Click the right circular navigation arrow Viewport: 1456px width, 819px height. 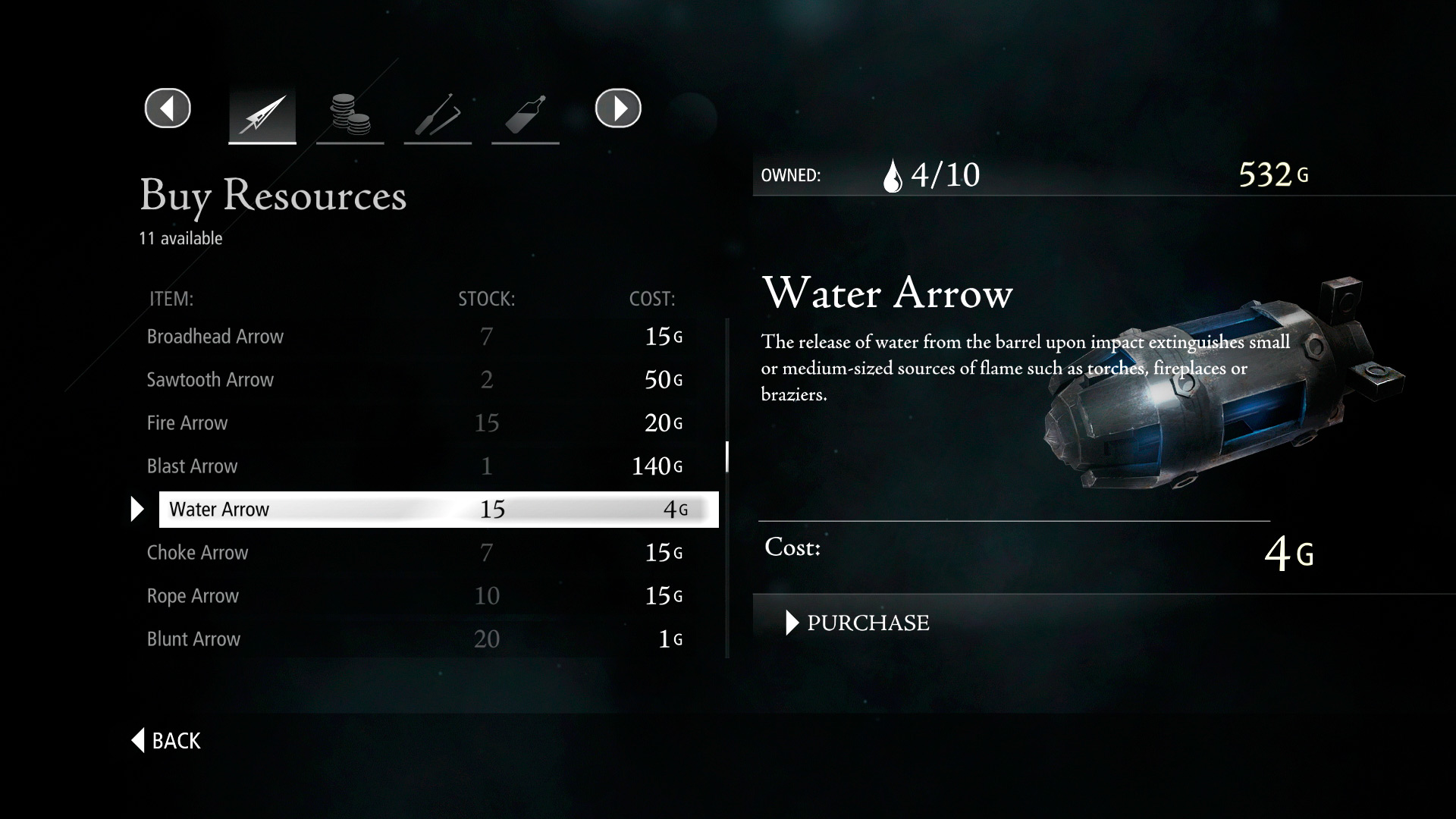pos(618,108)
